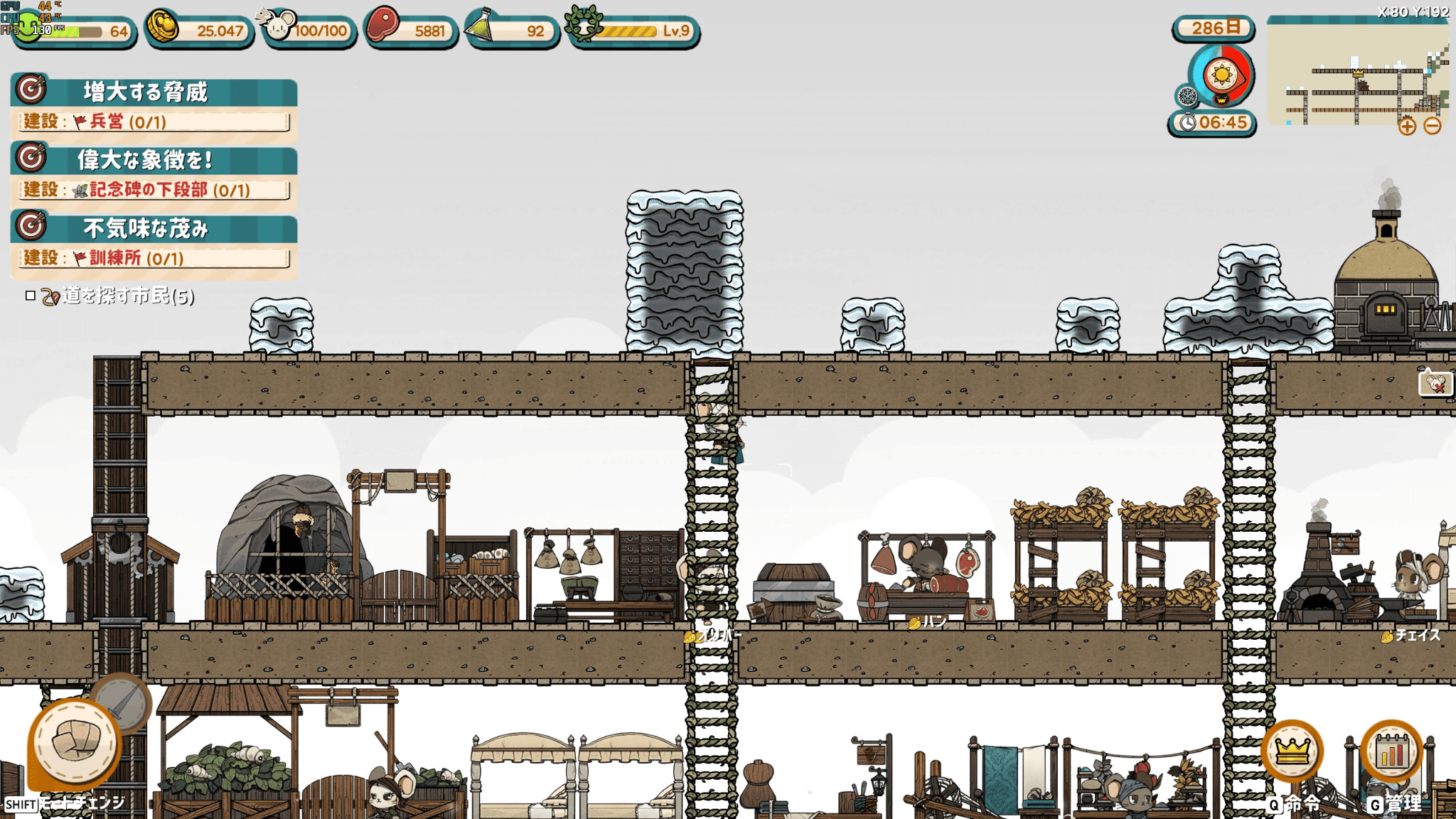The height and width of the screenshot is (819, 1456).
Task: Click the snowflake season icon
Action: (1187, 96)
